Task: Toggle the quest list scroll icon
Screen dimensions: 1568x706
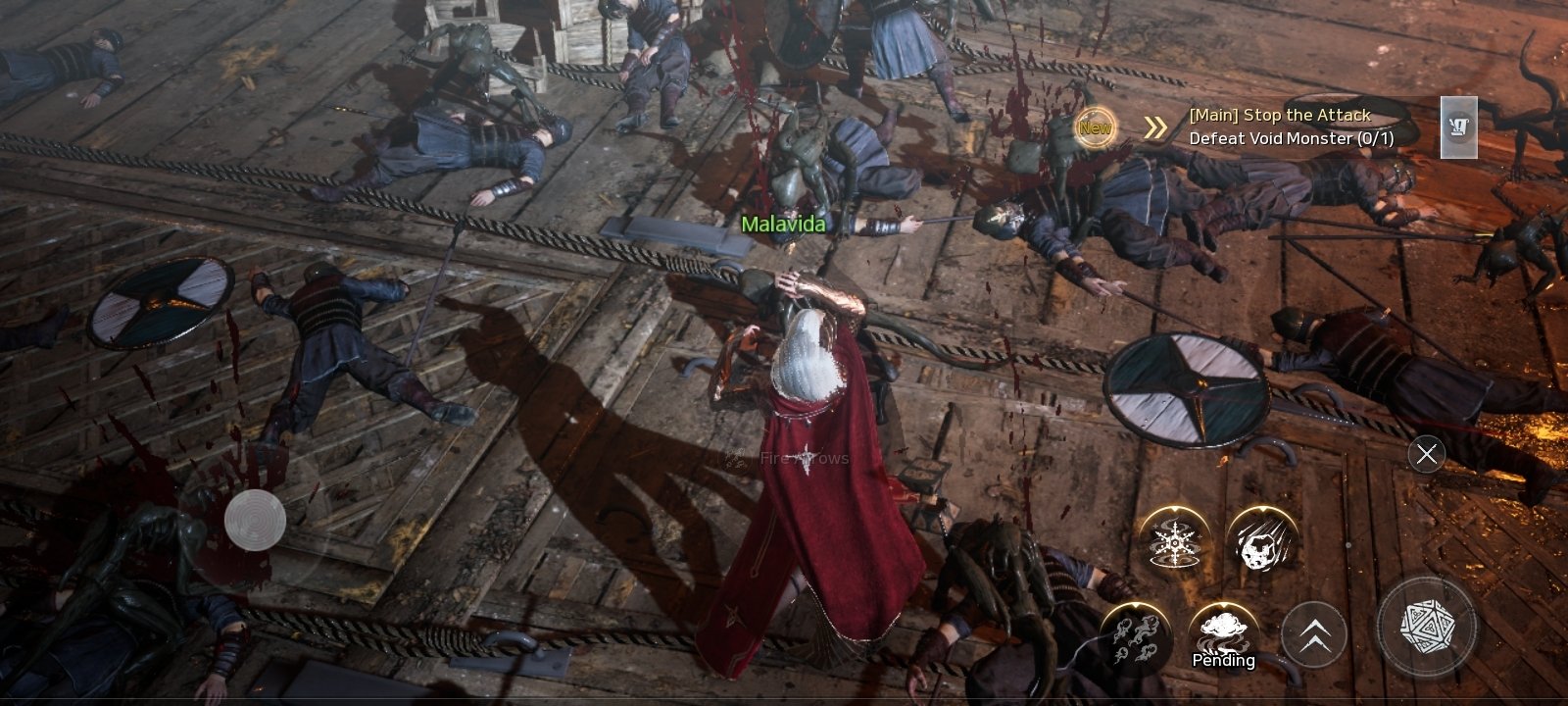Action: [1458, 126]
